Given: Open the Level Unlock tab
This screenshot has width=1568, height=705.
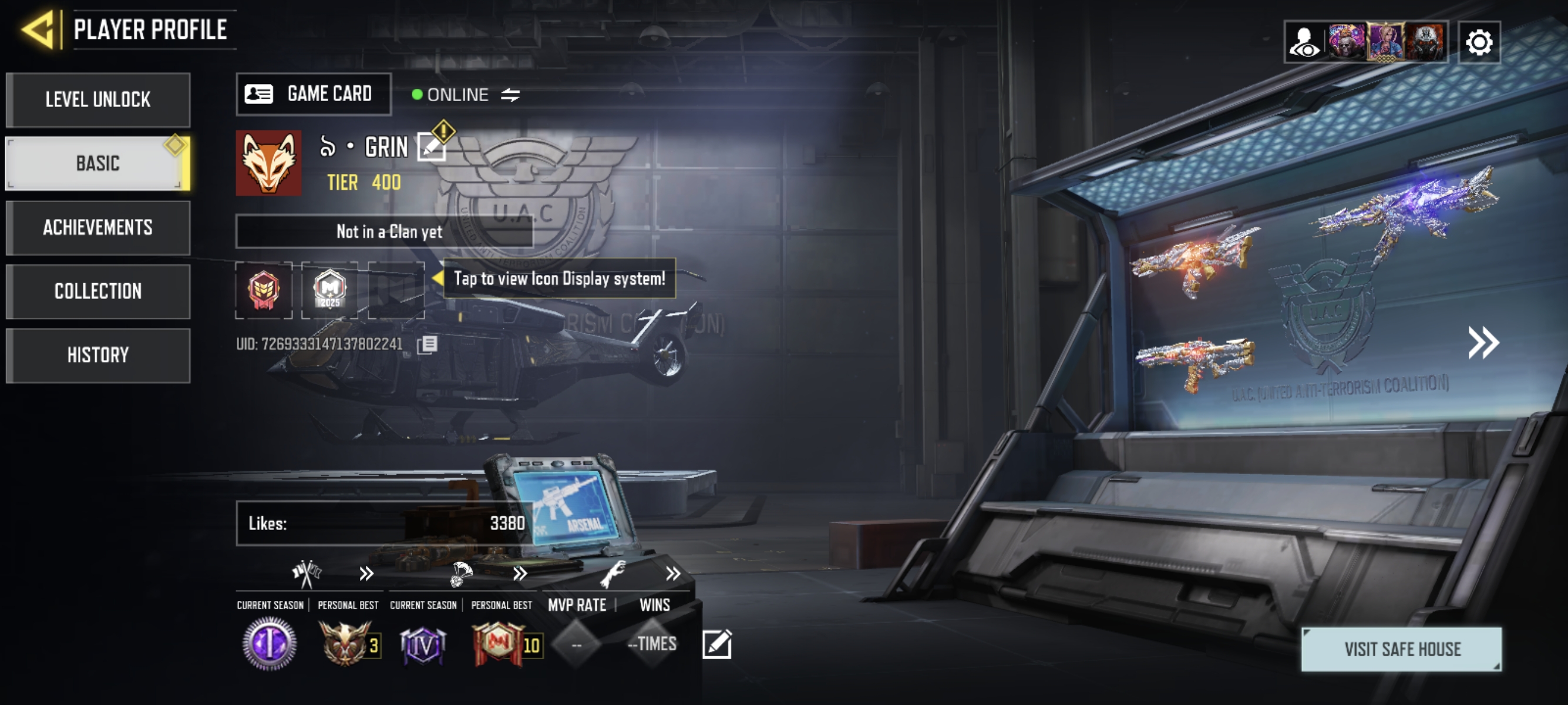Looking at the screenshot, I should pyautogui.click(x=98, y=100).
